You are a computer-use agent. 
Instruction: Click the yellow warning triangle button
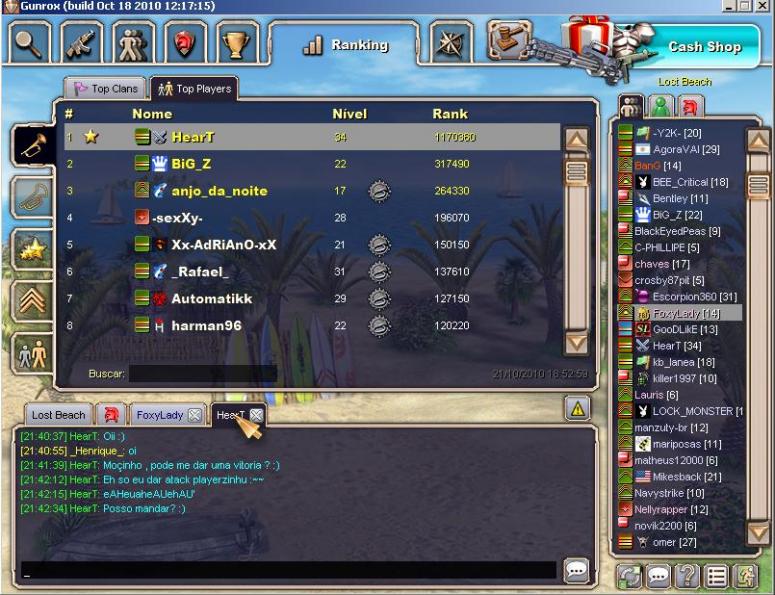577,408
